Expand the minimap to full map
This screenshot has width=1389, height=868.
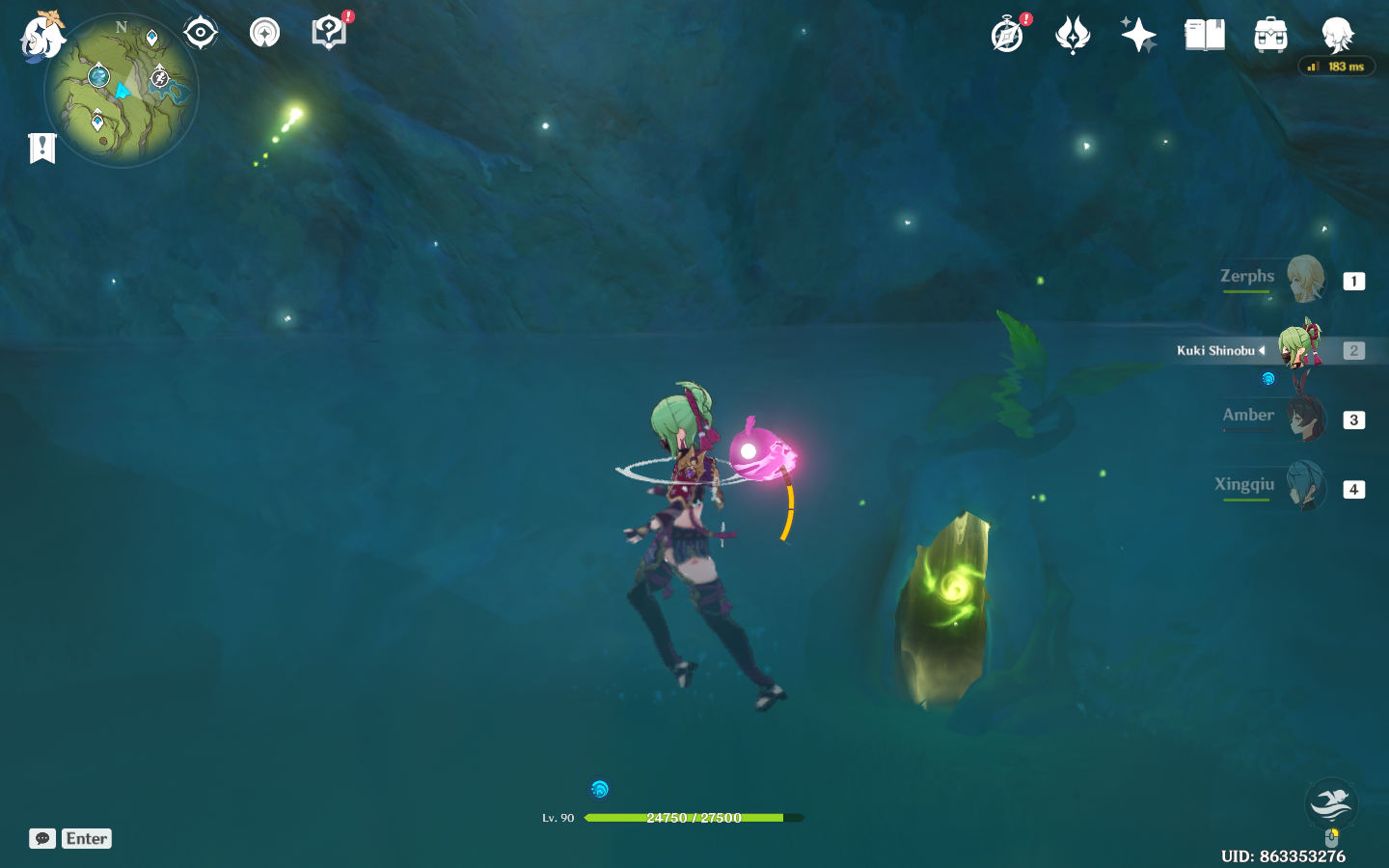coord(121,92)
